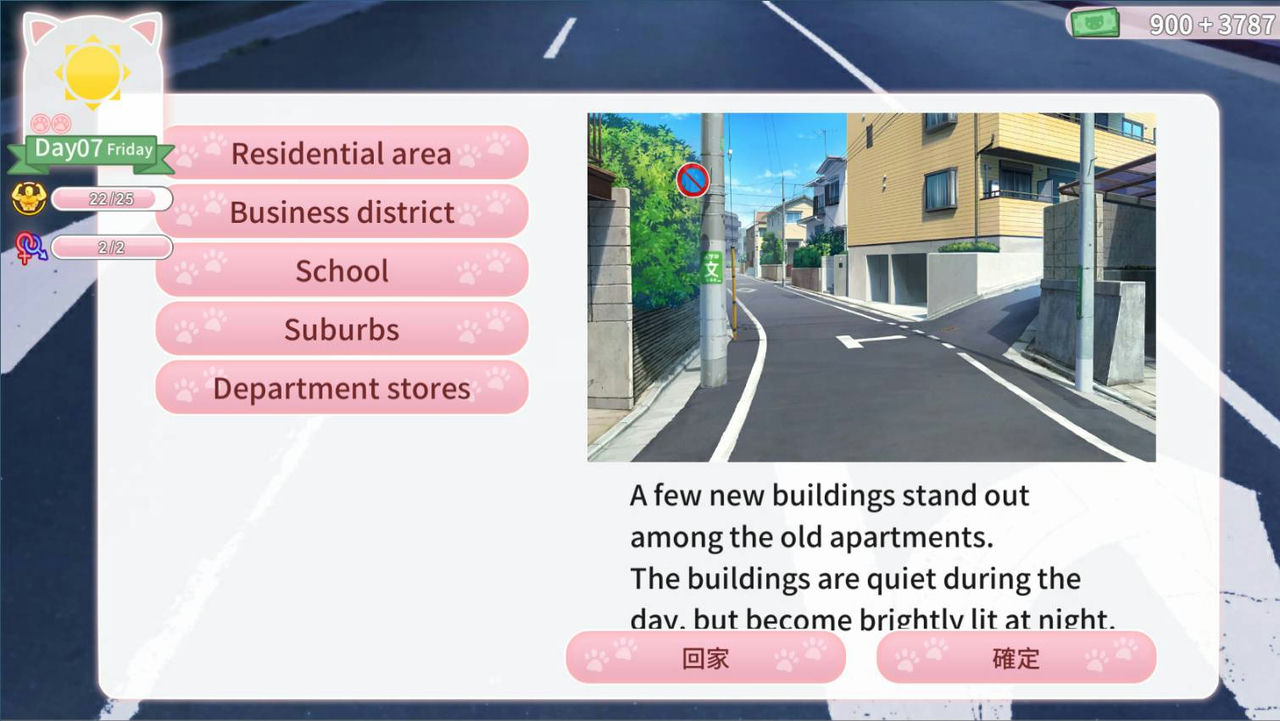Screen dimensions: 1280x721
Task: Click the paw icon right of School
Action: pos(484,268)
